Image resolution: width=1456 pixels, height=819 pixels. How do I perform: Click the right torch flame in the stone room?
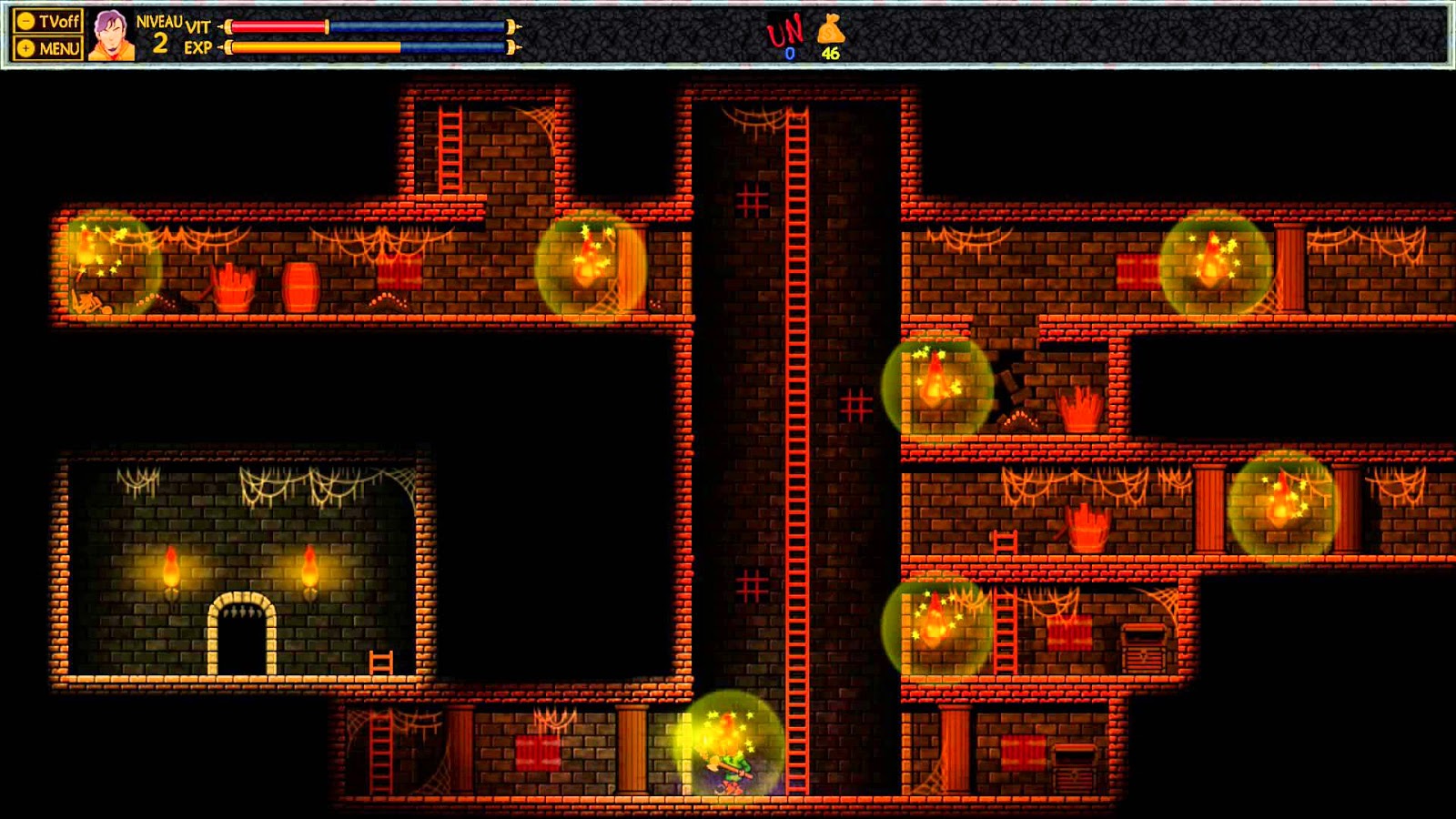point(313,564)
